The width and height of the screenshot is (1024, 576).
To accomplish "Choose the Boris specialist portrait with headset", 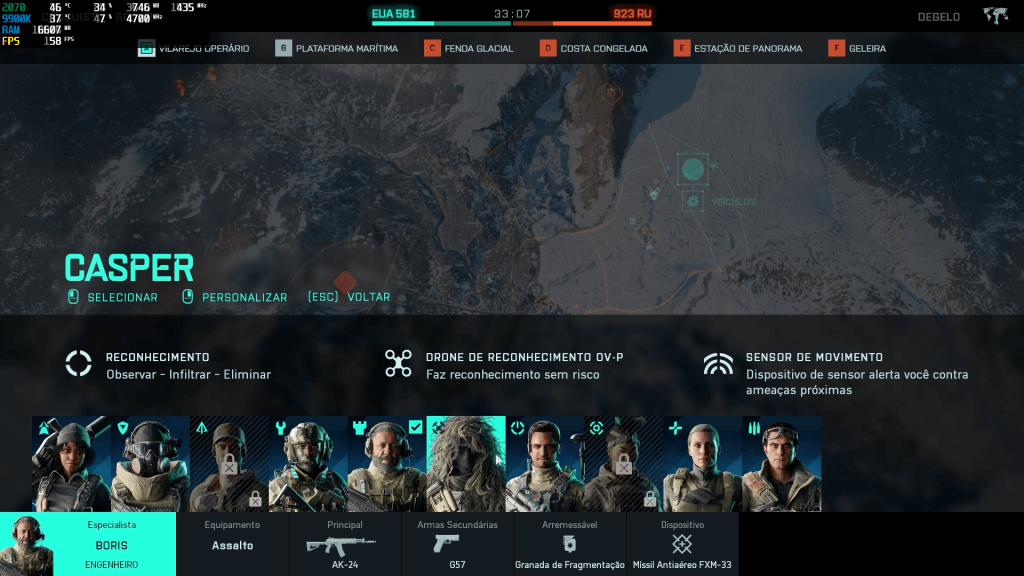I will [387, 464].
